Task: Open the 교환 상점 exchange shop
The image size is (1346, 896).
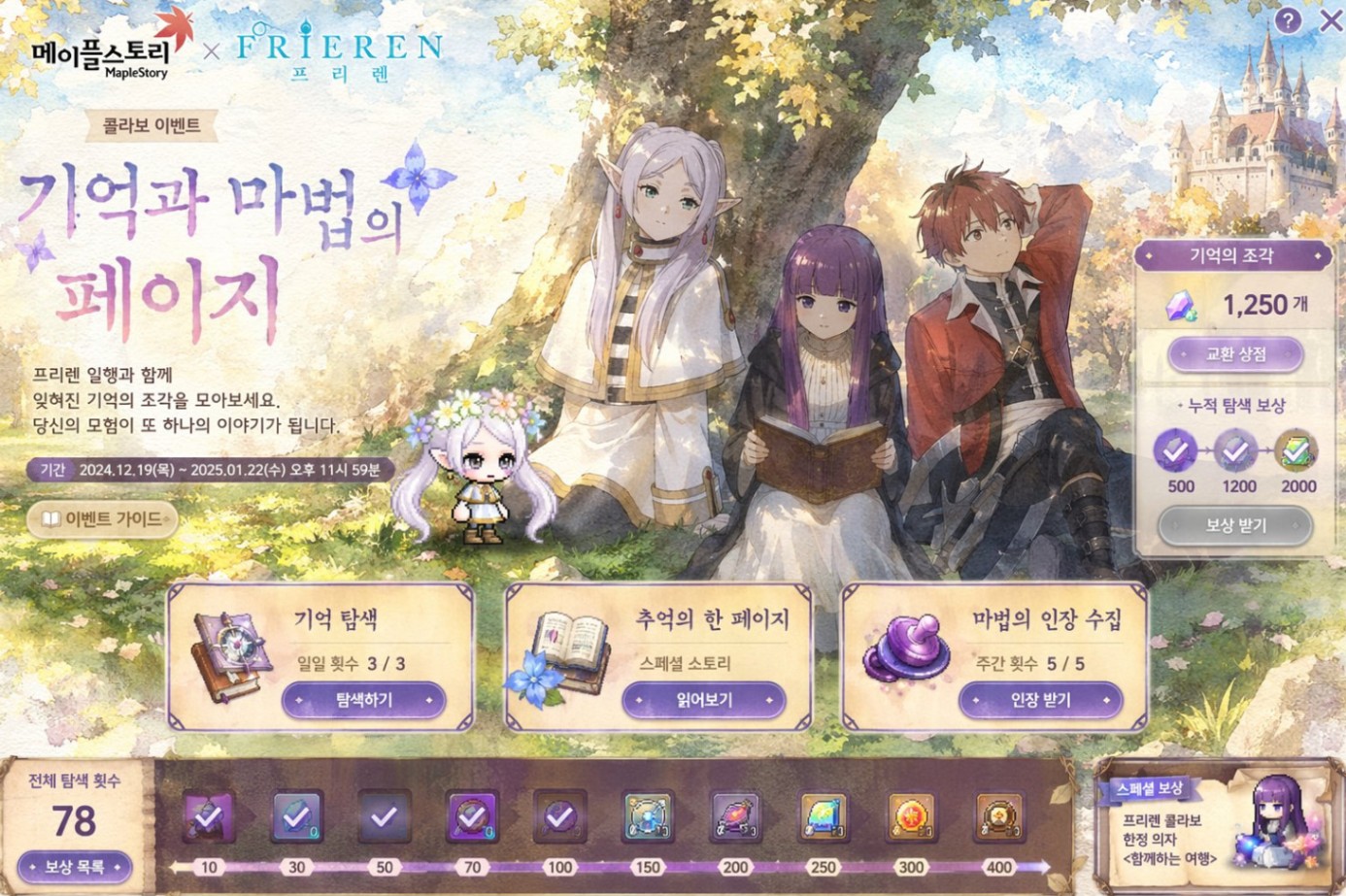Action: pyautogui.click(x=1235, y=354)
